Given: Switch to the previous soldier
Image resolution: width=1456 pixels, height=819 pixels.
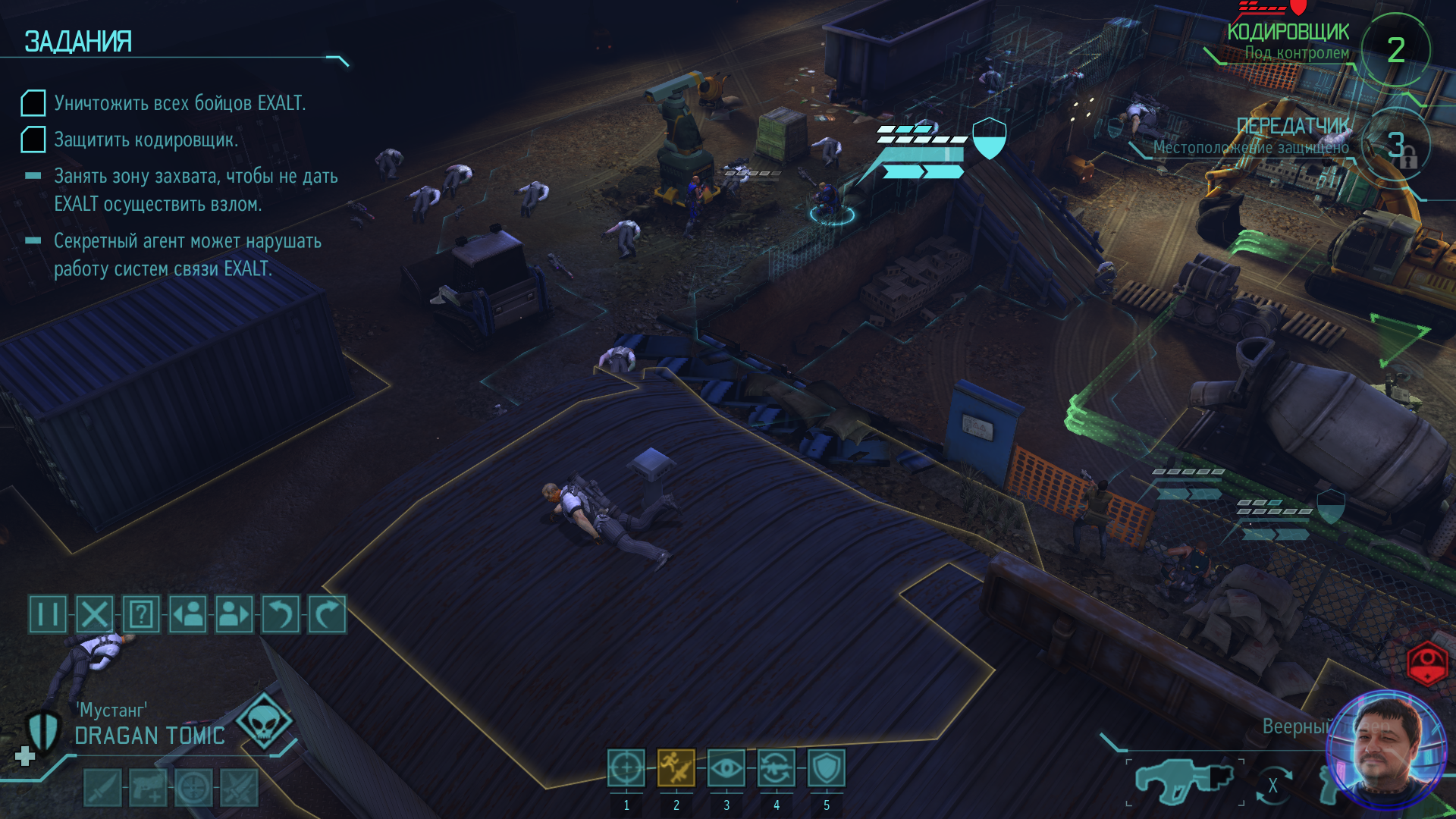Looking at the screenshot, I should click(188, 614).
